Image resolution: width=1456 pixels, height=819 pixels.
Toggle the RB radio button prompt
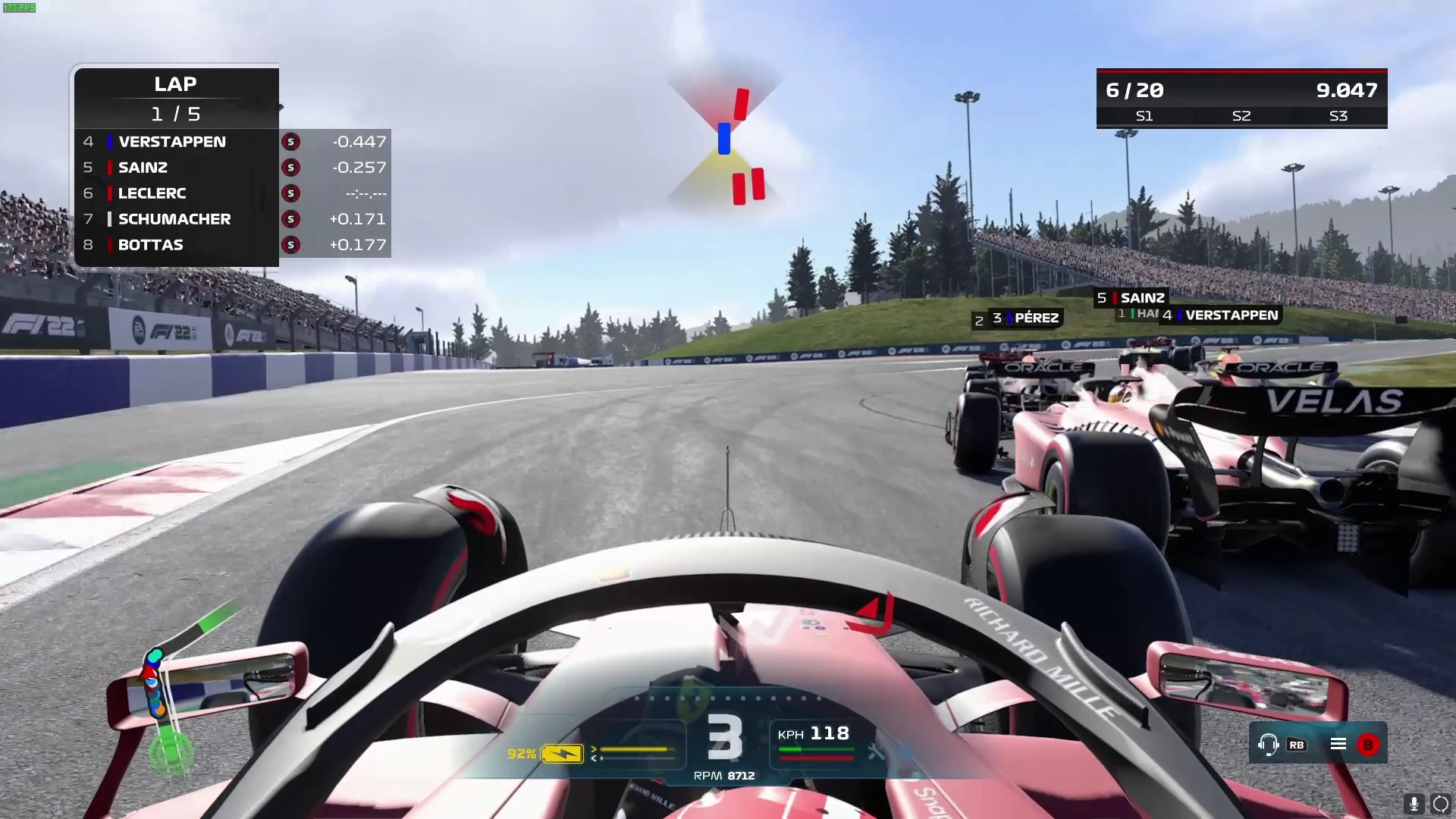[x=1297, y=745]
